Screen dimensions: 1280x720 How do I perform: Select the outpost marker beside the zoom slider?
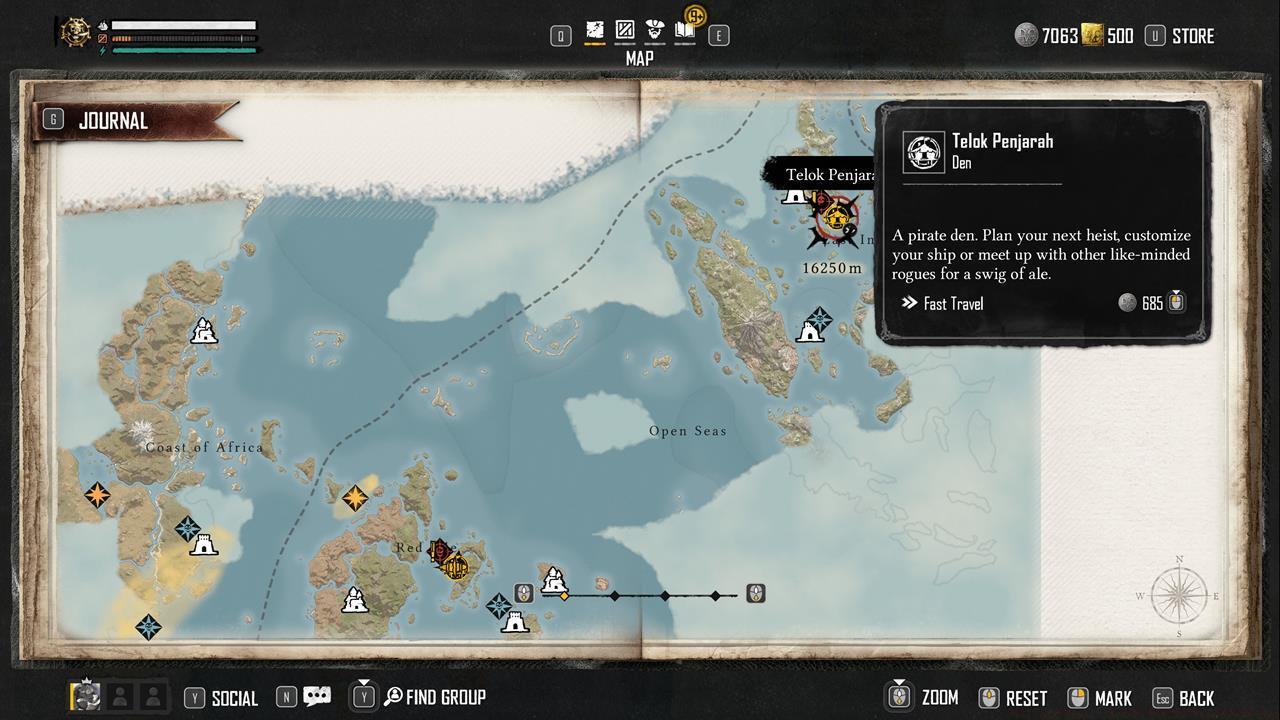click(554, 579)
